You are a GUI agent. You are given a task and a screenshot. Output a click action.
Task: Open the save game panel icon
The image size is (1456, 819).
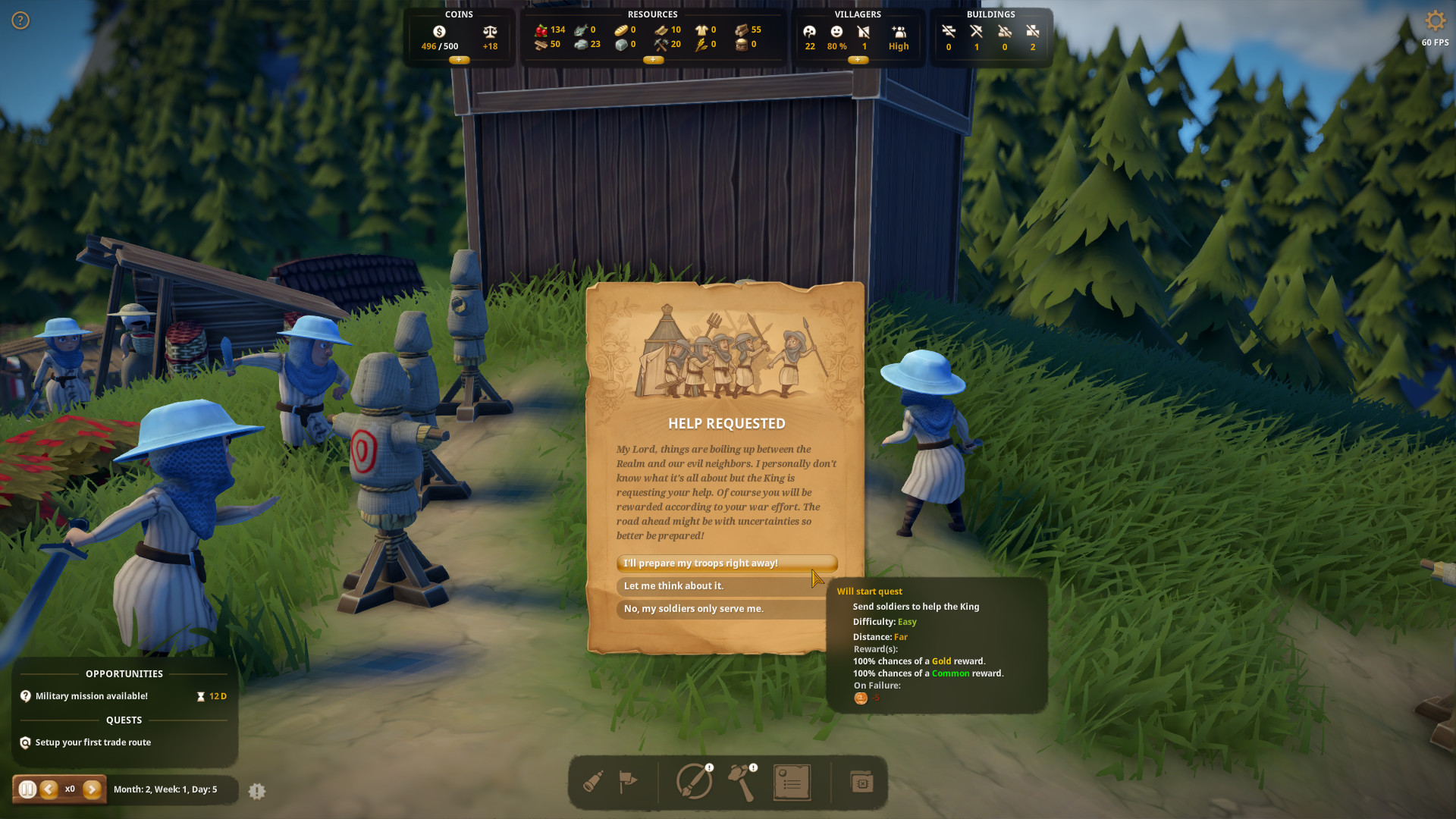pos(861,782)
